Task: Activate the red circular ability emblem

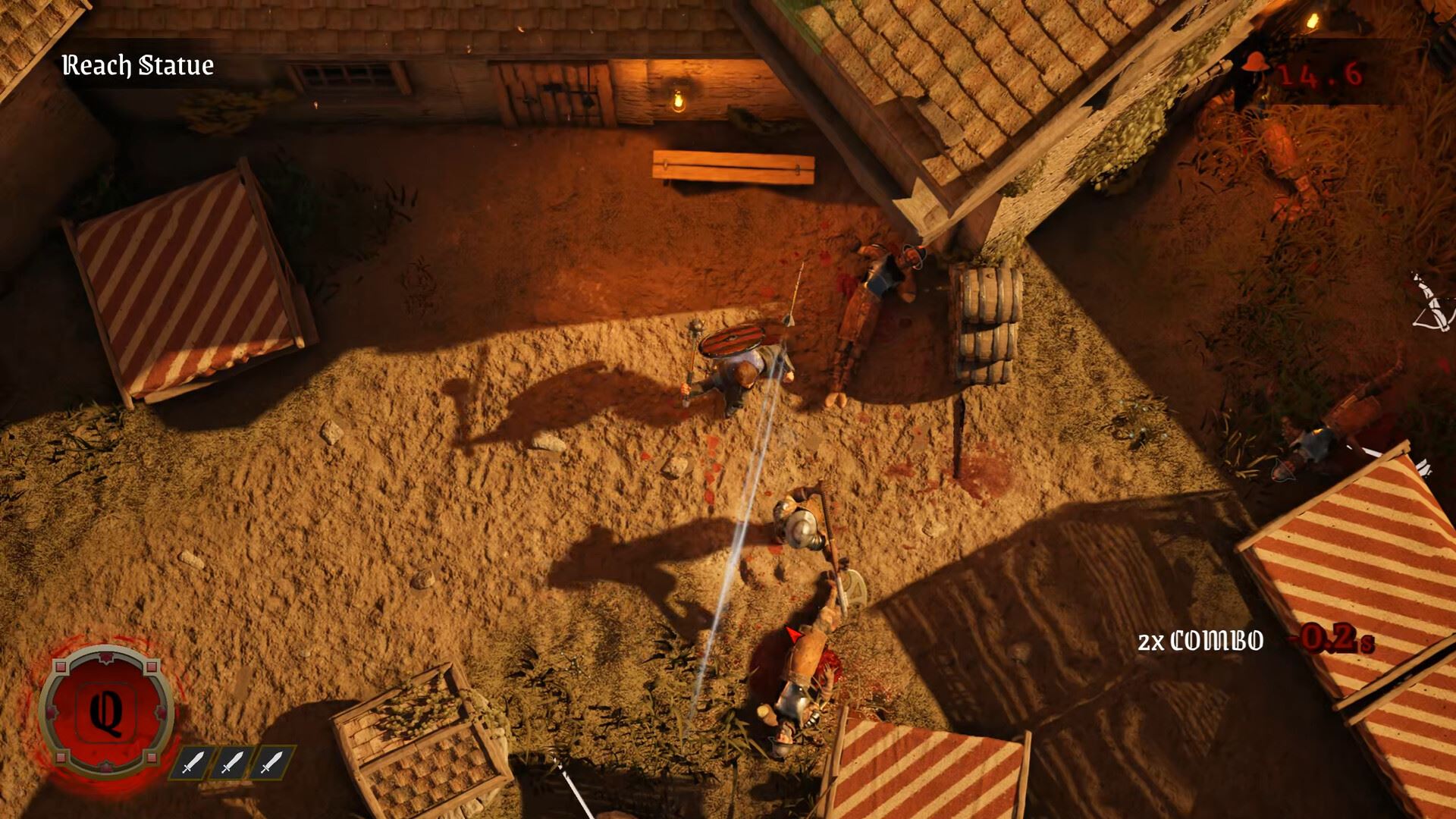Action: [106, 713]
